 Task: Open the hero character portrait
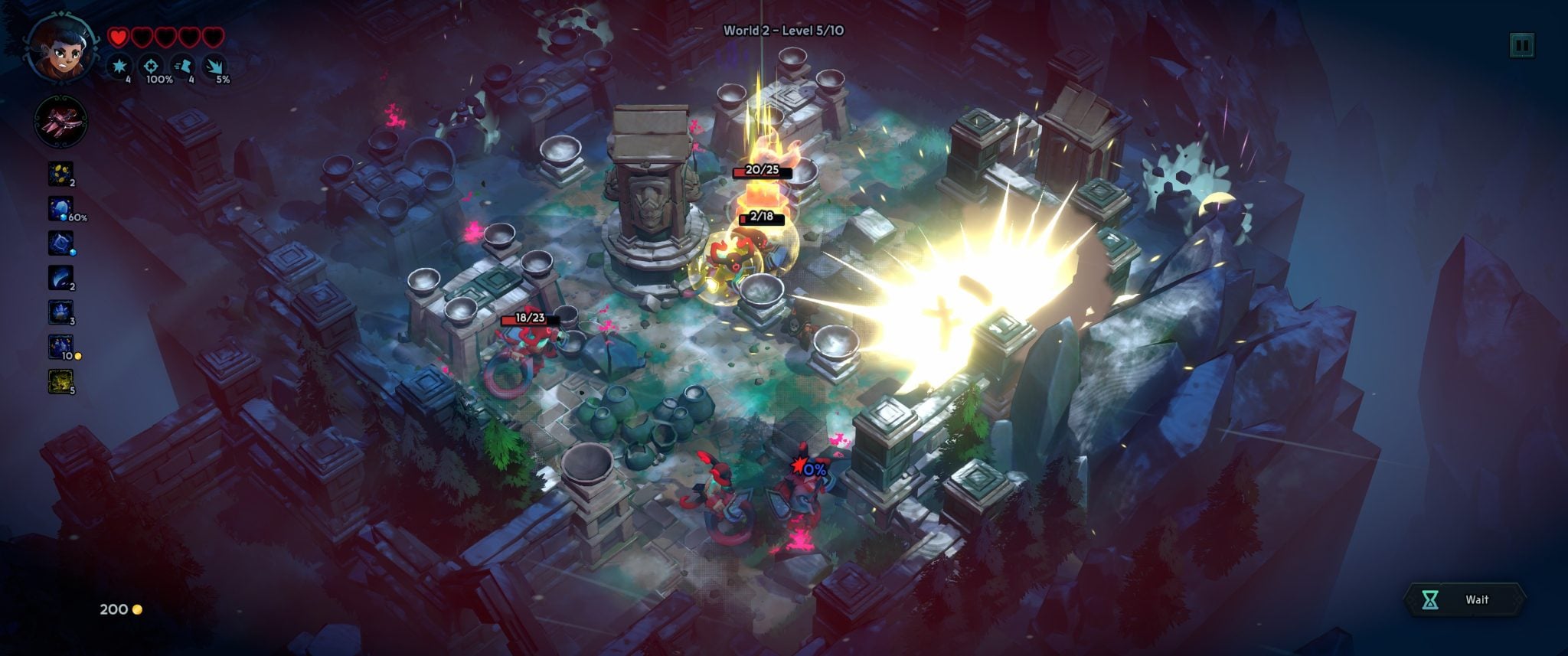coord(62,47)
